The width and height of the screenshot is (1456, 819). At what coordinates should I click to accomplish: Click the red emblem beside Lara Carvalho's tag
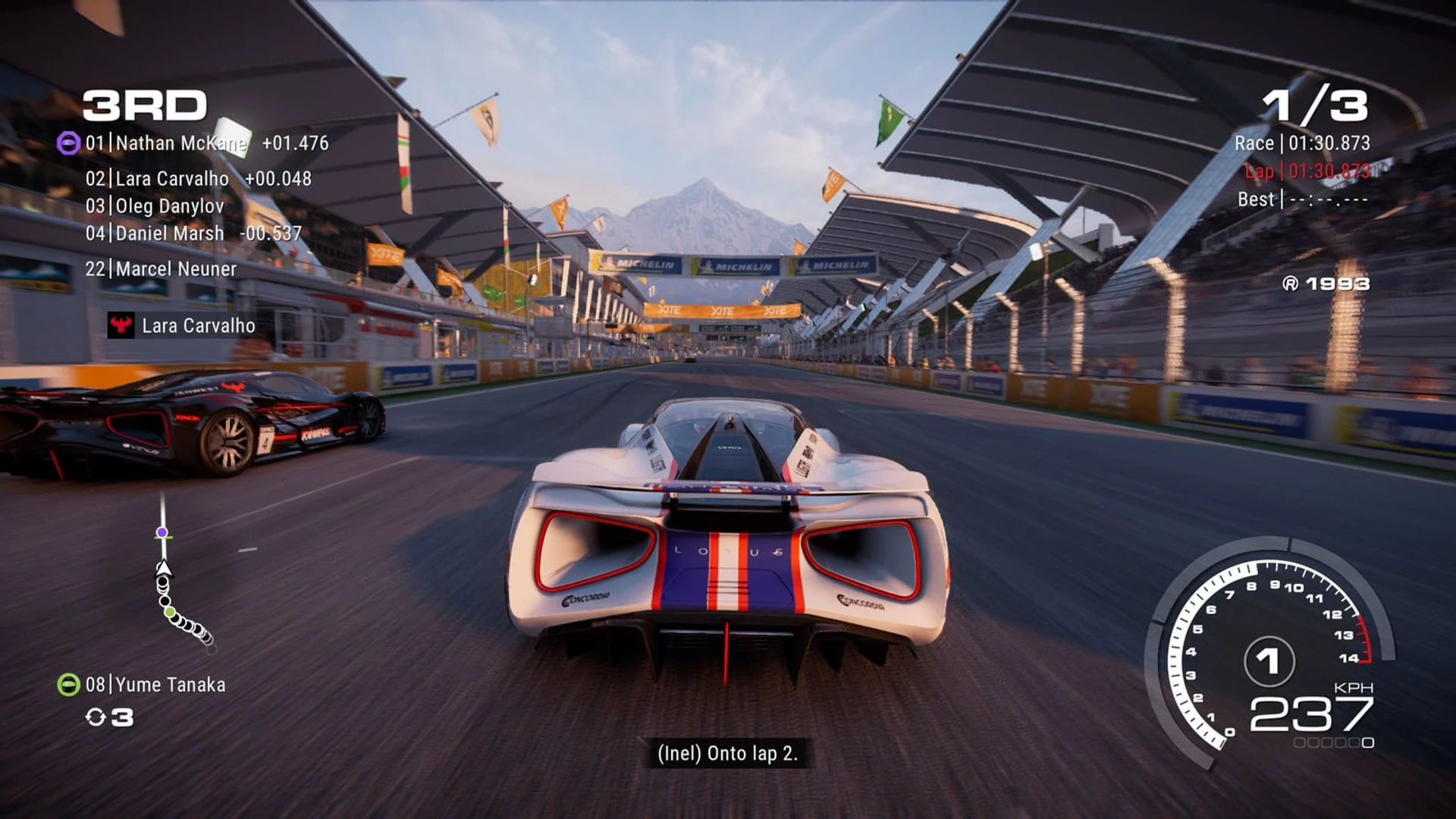tap(121, 325)
